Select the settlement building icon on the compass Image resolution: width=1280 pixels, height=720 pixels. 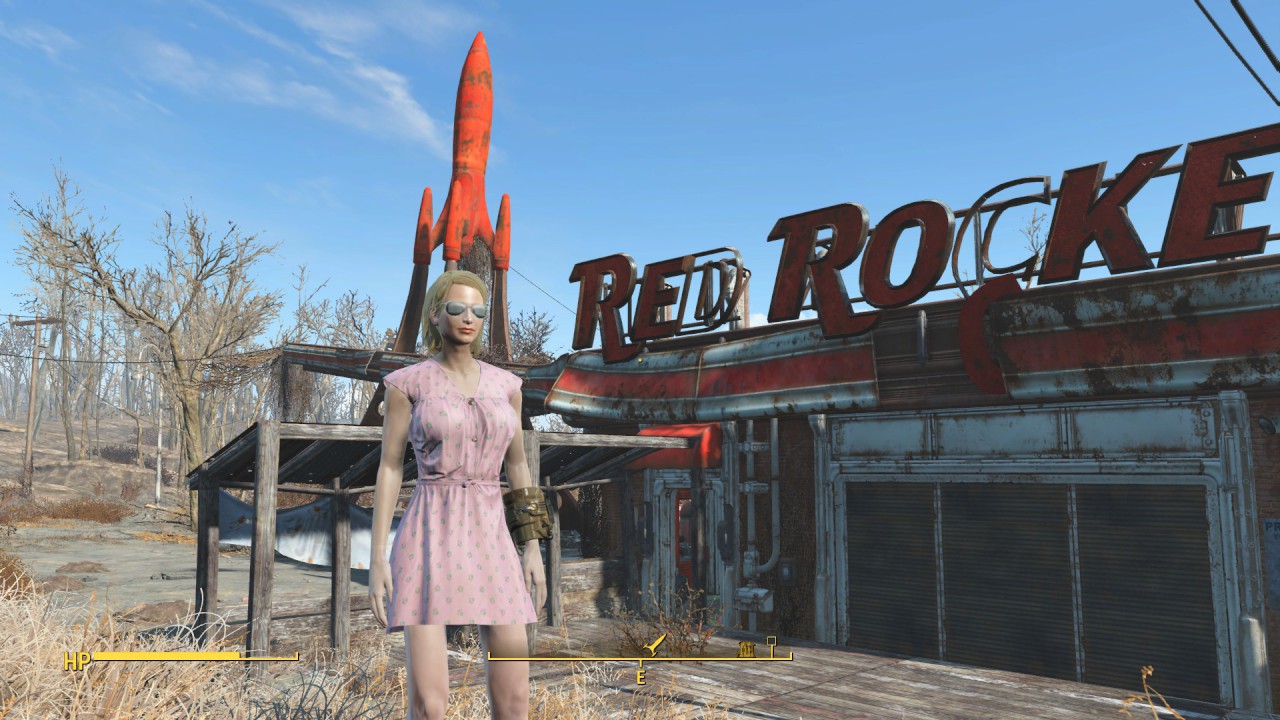[746, 648]
